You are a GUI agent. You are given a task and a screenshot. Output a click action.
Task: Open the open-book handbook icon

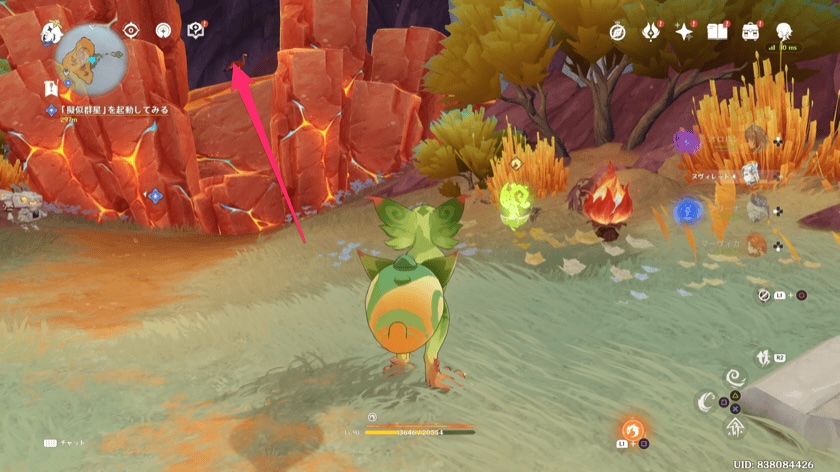coord(717,31)
